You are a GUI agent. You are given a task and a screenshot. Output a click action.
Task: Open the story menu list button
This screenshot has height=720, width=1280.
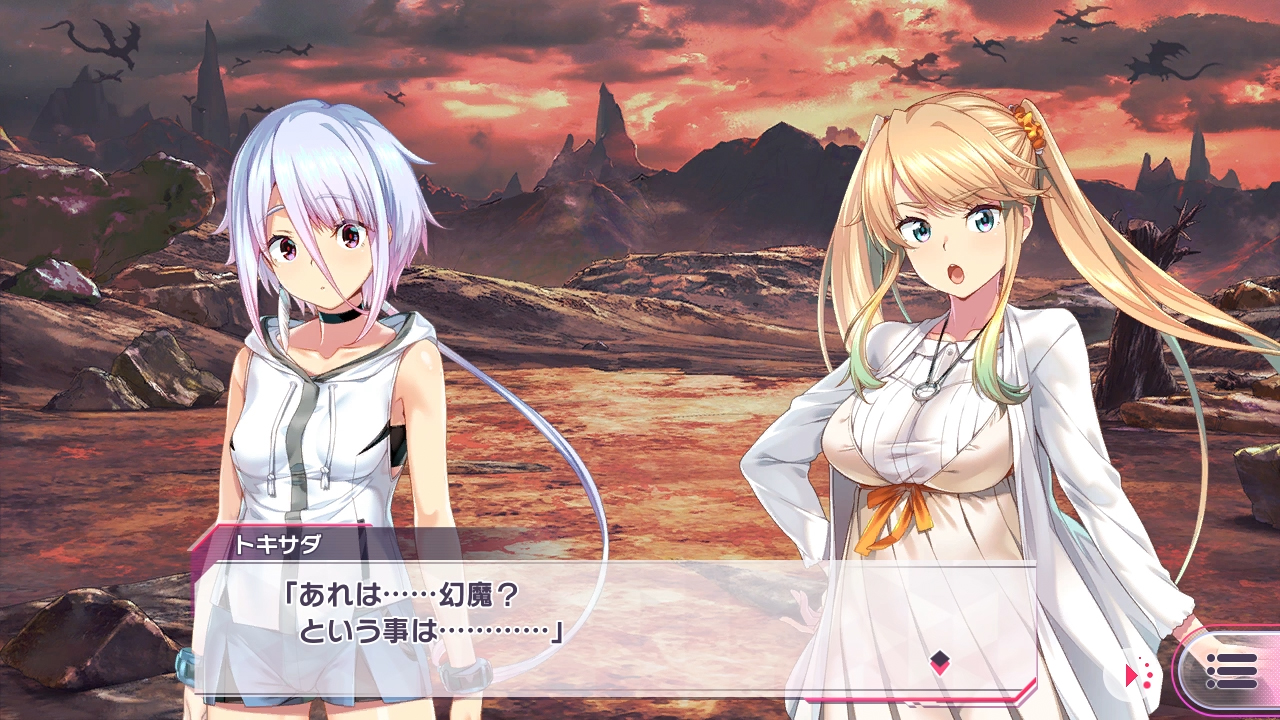(x=1231, y=670)
